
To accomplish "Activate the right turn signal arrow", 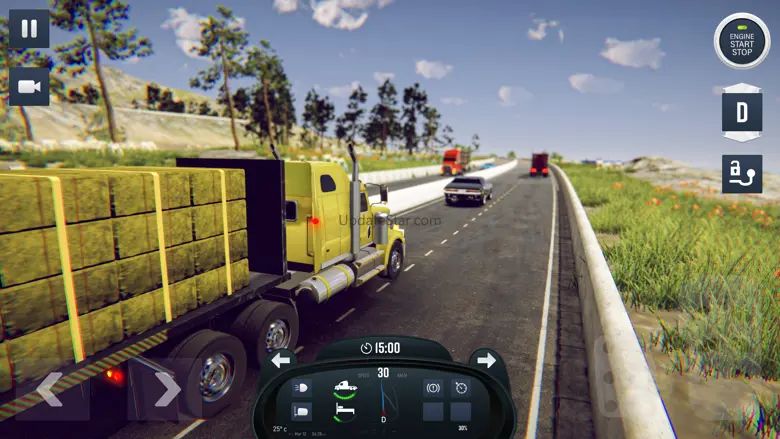I will tap(487, 360).
